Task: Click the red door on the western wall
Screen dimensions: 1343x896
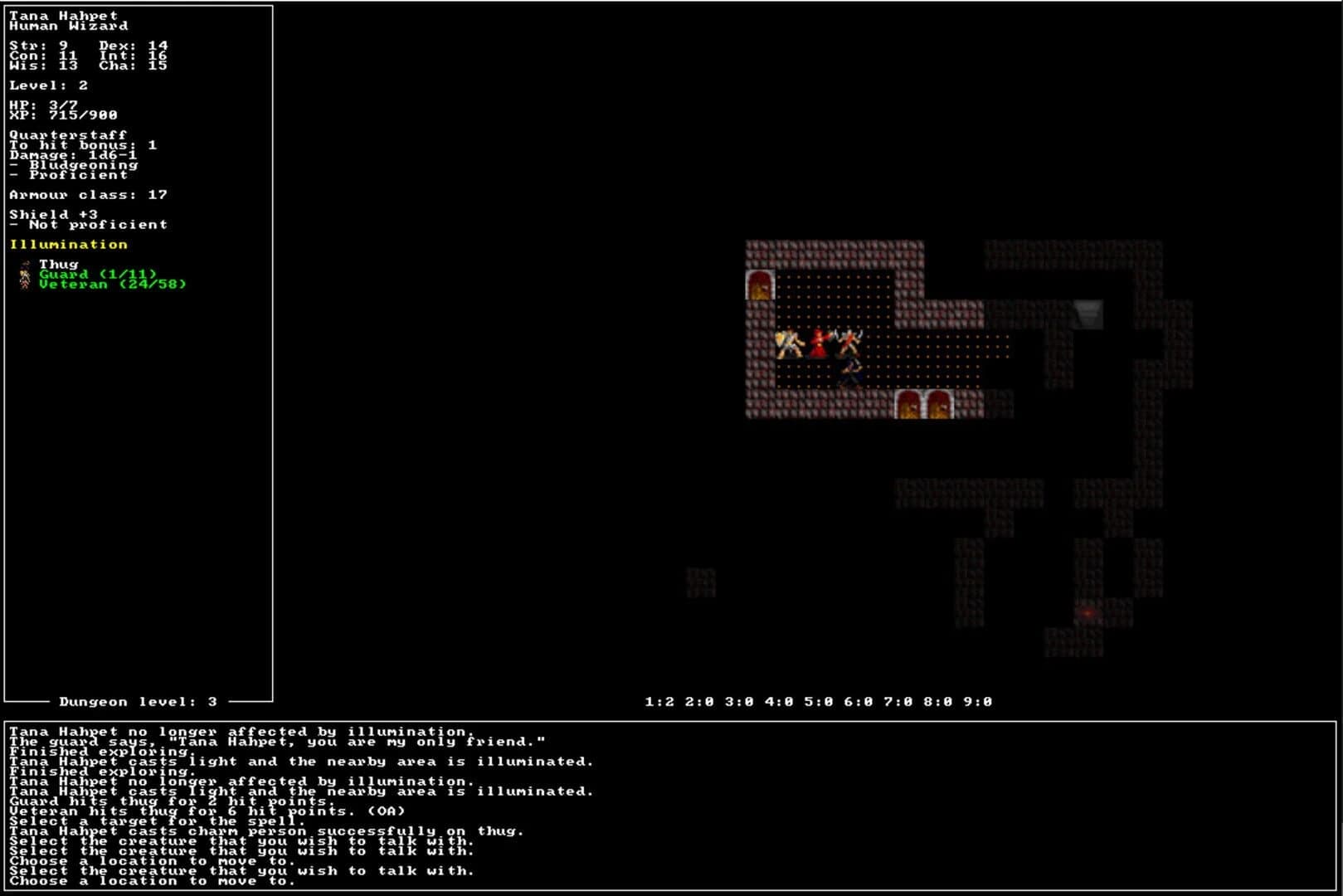Action: pos(758,286)
